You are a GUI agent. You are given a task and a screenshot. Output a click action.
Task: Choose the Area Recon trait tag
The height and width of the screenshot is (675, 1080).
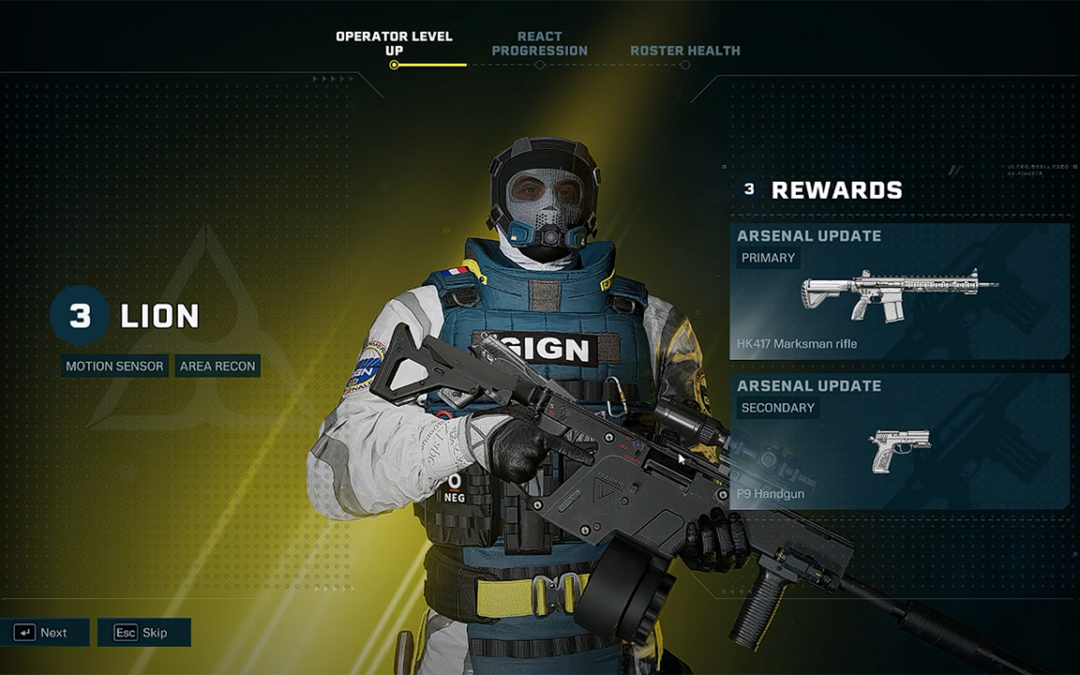pos(218,366)
